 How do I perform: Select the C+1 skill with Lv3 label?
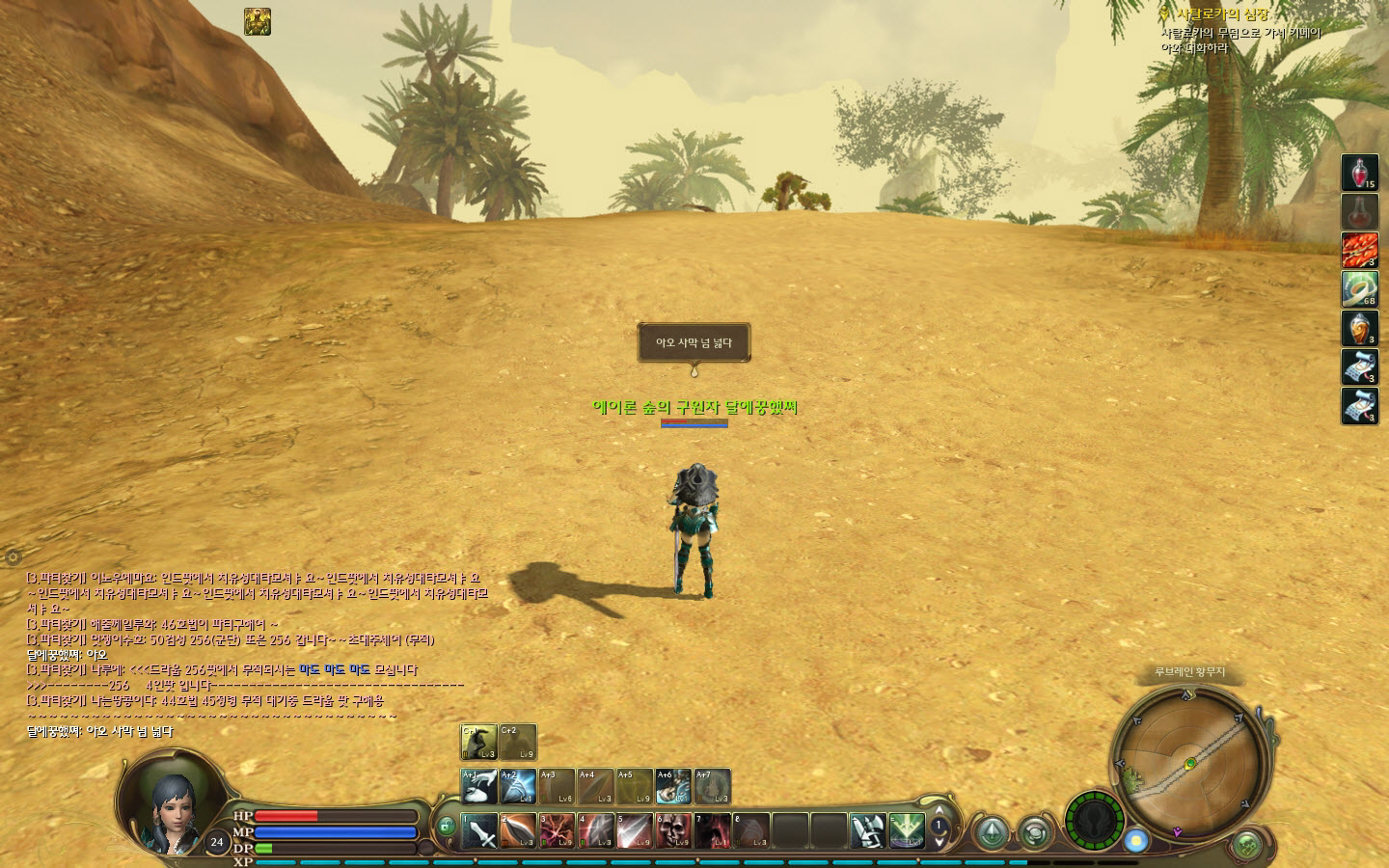(479, 743)
